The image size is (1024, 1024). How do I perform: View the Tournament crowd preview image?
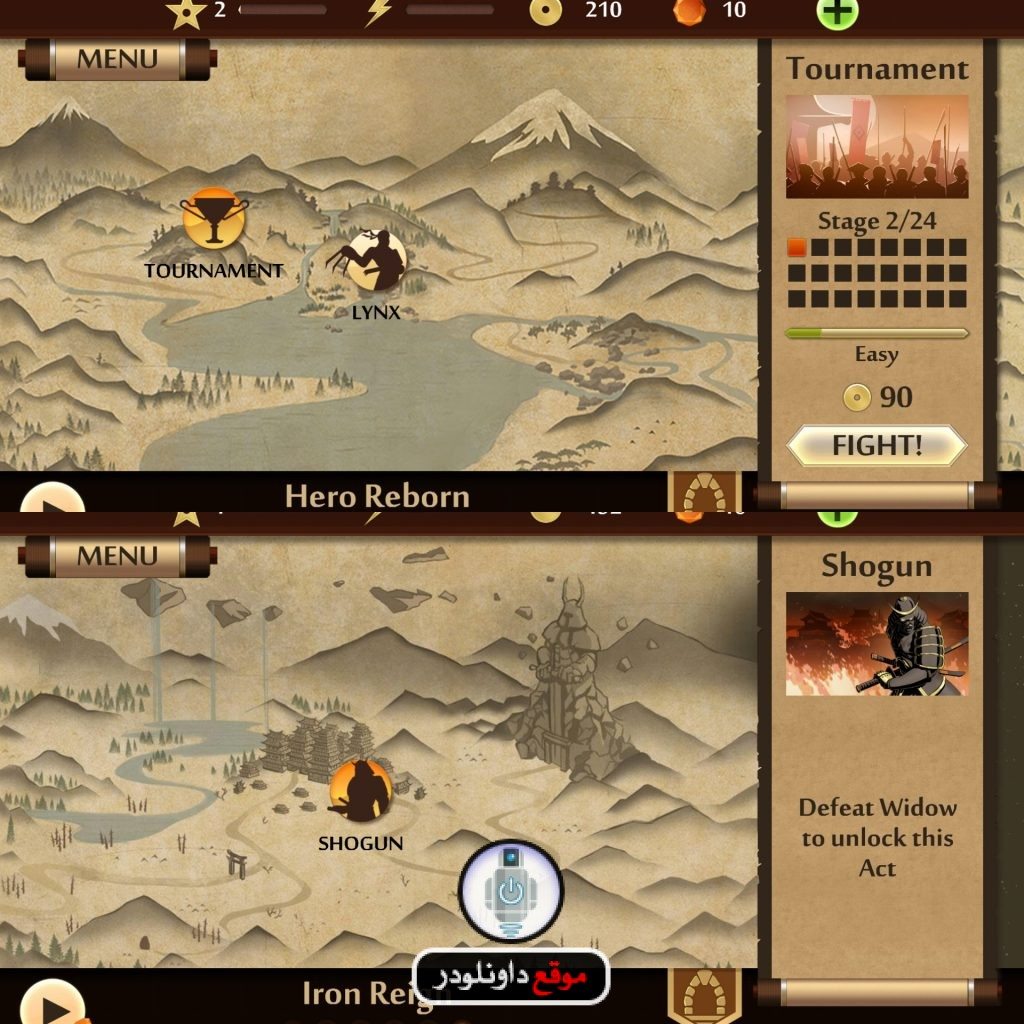coord(877,146)
